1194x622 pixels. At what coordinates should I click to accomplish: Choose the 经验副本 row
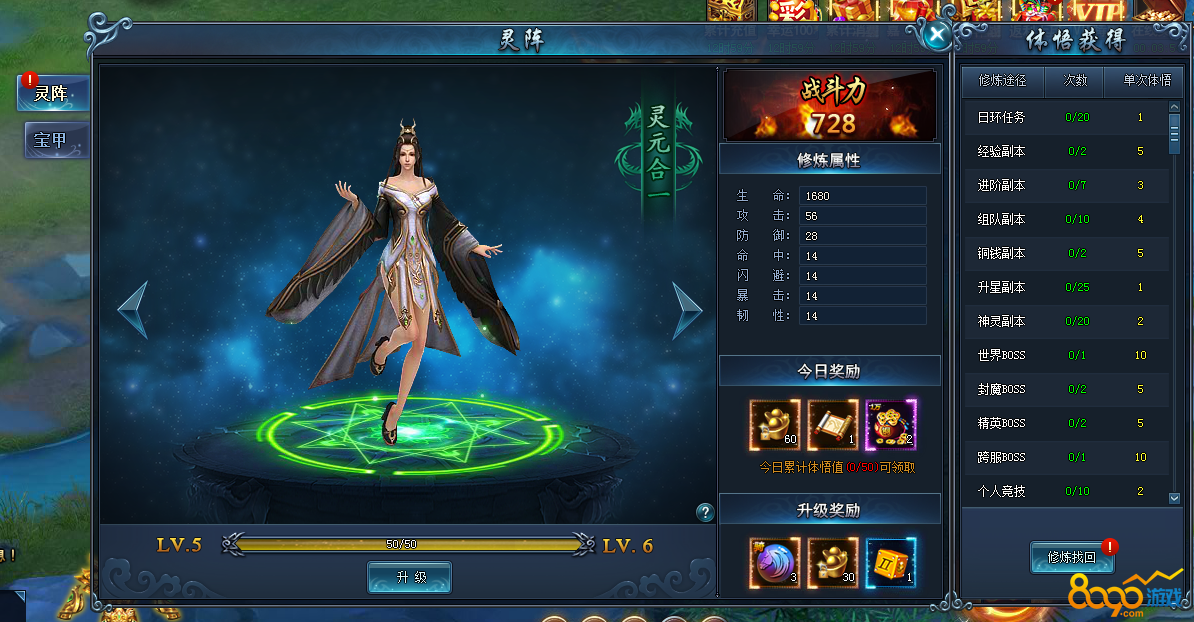[x=1064, y=151]
